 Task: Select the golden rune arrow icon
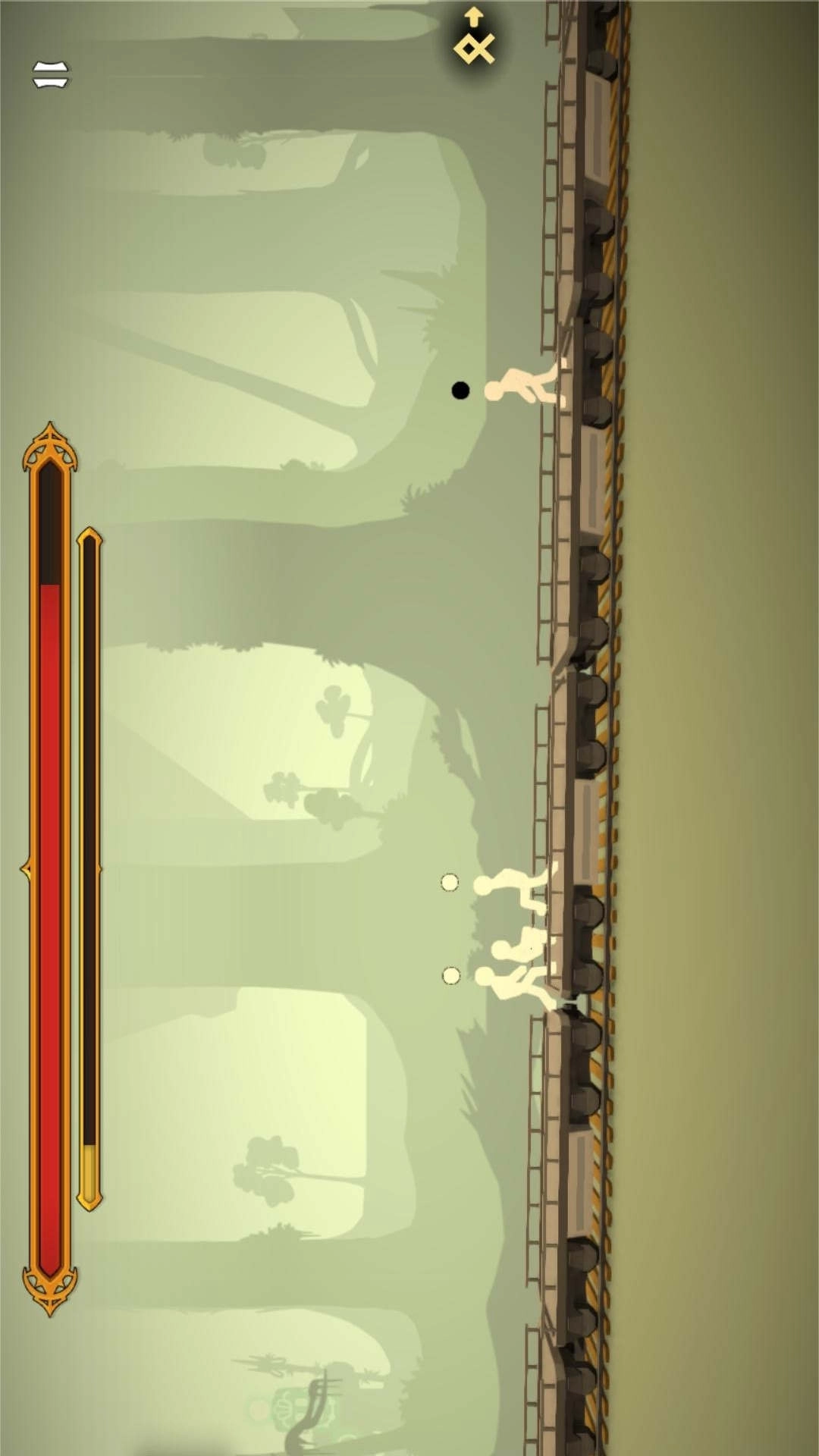coord(474,39)
